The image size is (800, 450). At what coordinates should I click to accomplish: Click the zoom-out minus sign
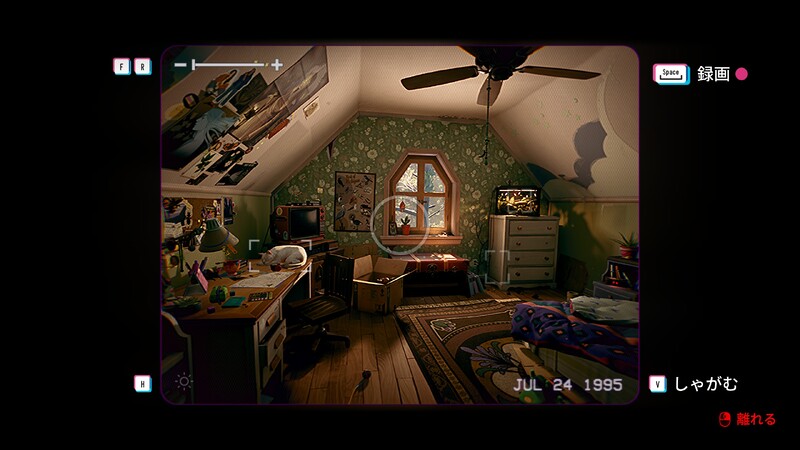180,65
